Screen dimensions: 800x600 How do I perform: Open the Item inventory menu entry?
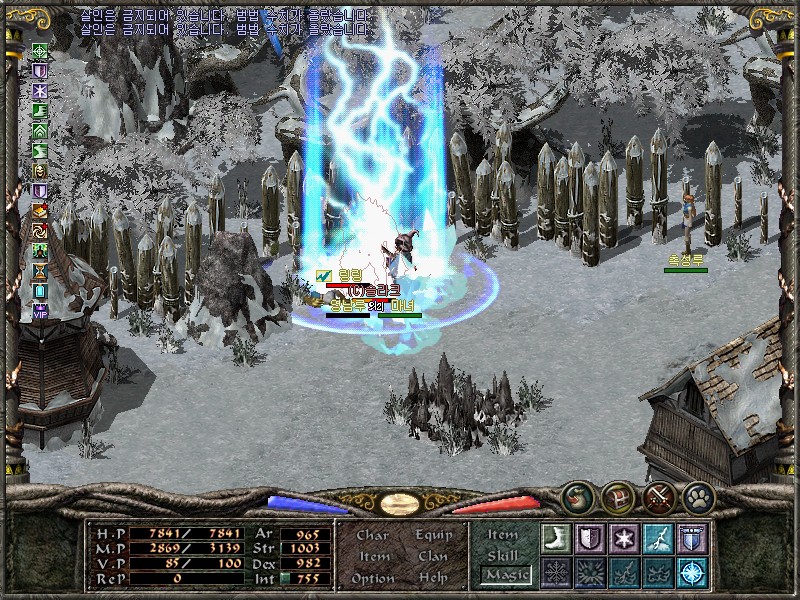point(373,556)
